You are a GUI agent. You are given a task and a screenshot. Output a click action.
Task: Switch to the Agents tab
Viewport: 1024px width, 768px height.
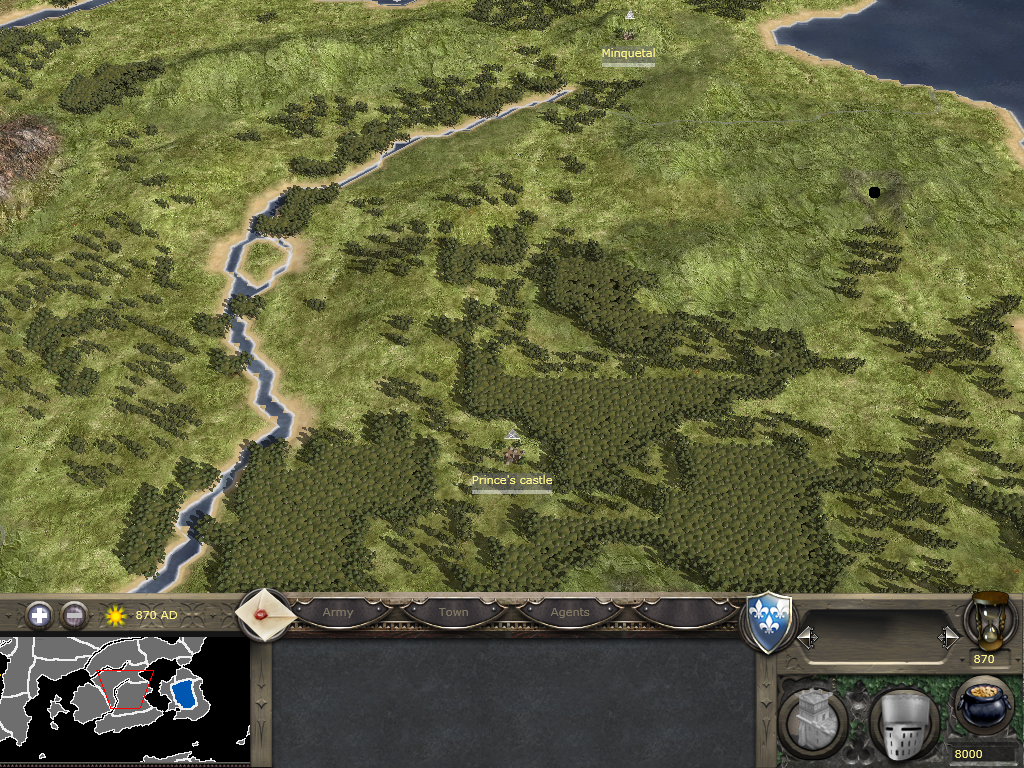click(x=570, y=612)
